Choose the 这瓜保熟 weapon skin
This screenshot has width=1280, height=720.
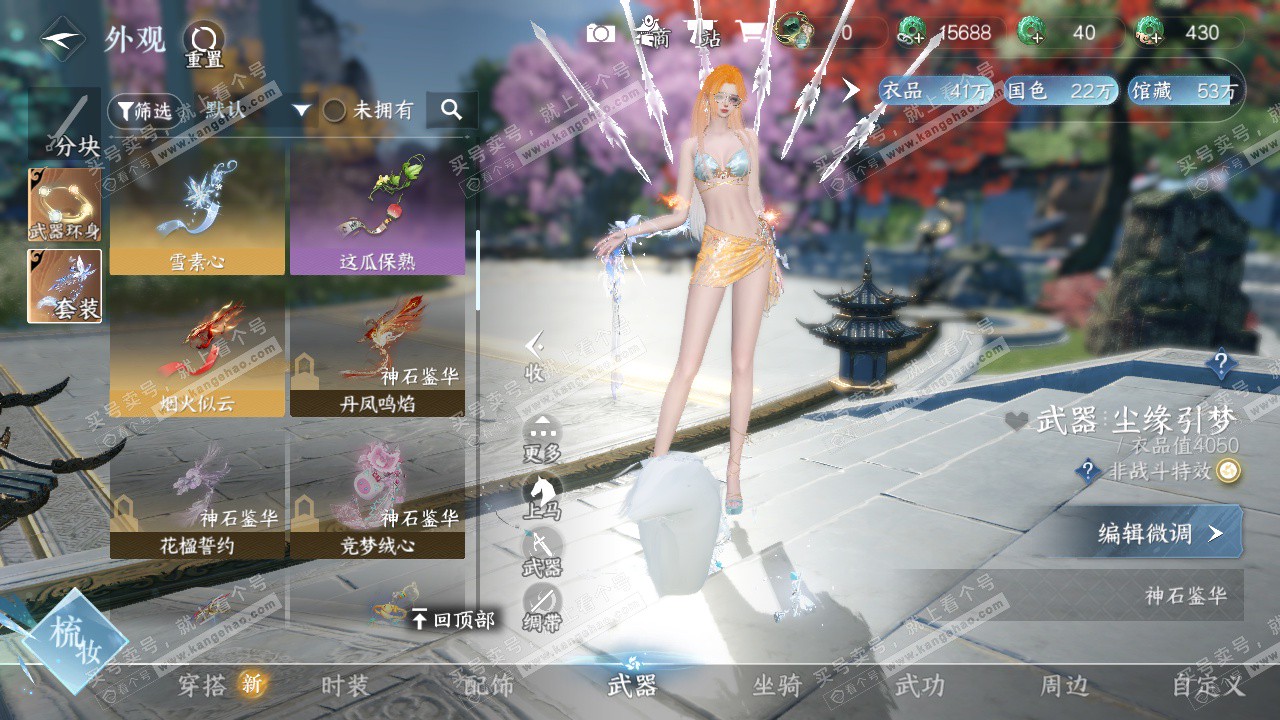click(x=377, y=212)
